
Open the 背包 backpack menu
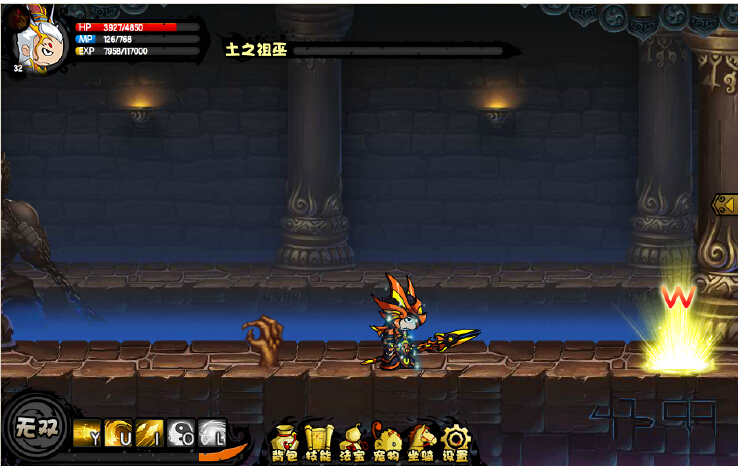click(285, 441)
